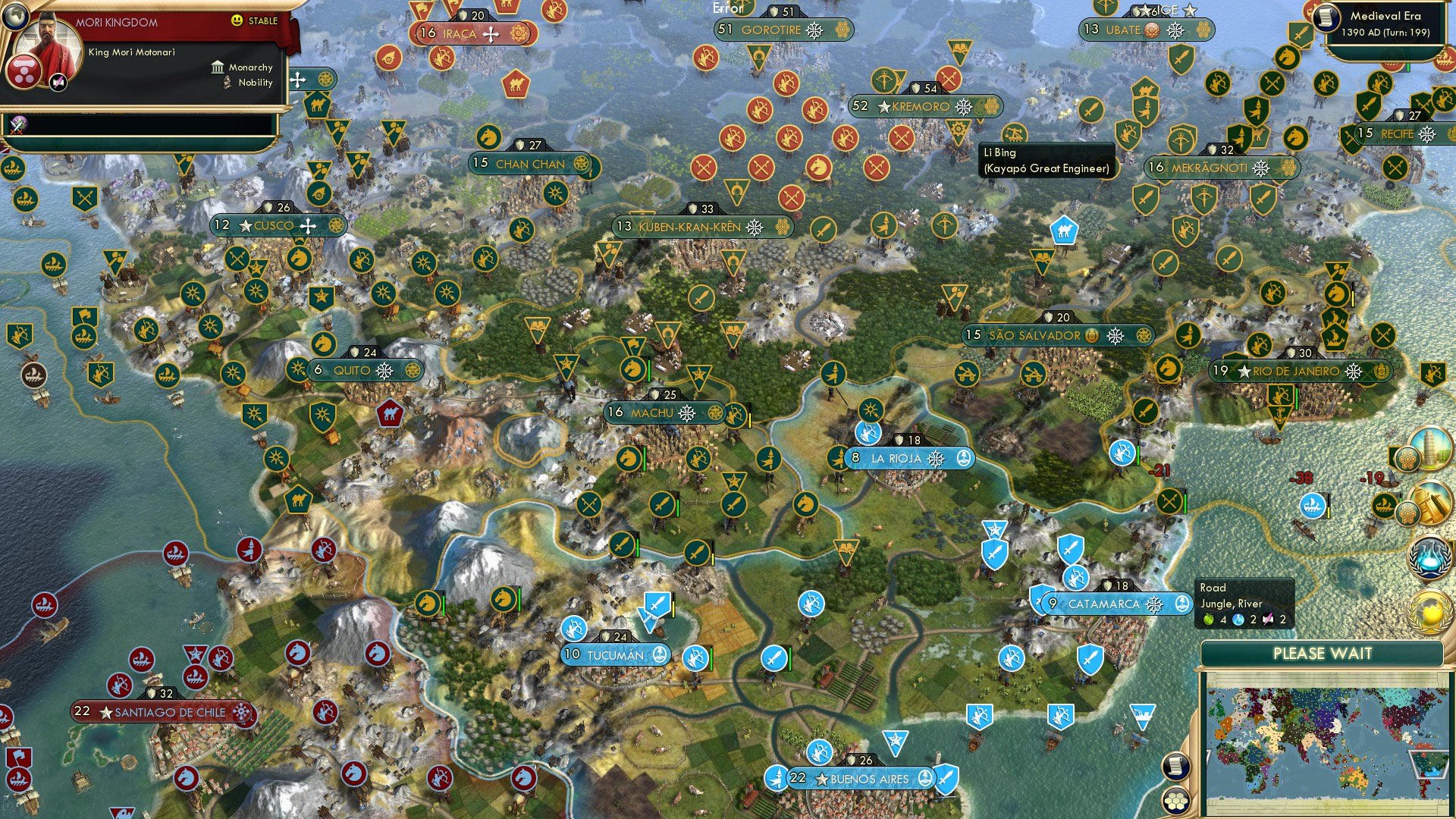Click the blue research agreement notification icon
This screenshot has width=1456, height=819.
pos(1431,557)
